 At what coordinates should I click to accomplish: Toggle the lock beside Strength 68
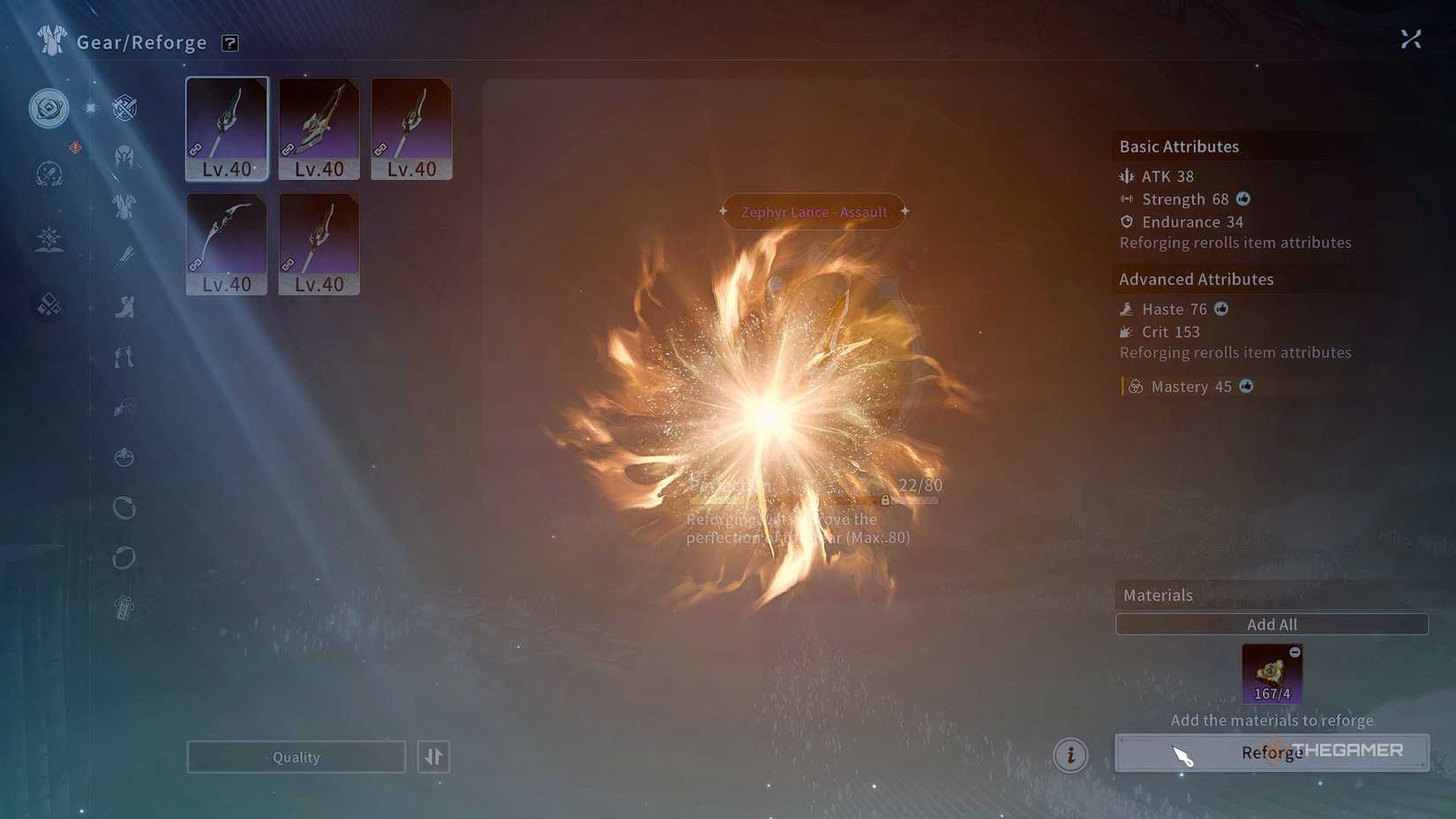coord(1243,199)
